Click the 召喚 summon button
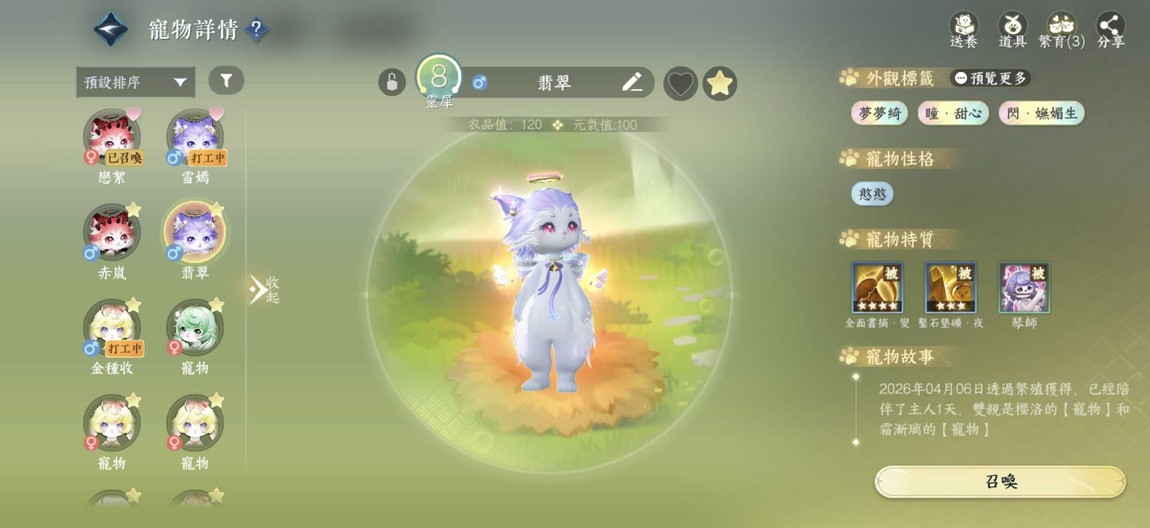 click(1000, 482)
